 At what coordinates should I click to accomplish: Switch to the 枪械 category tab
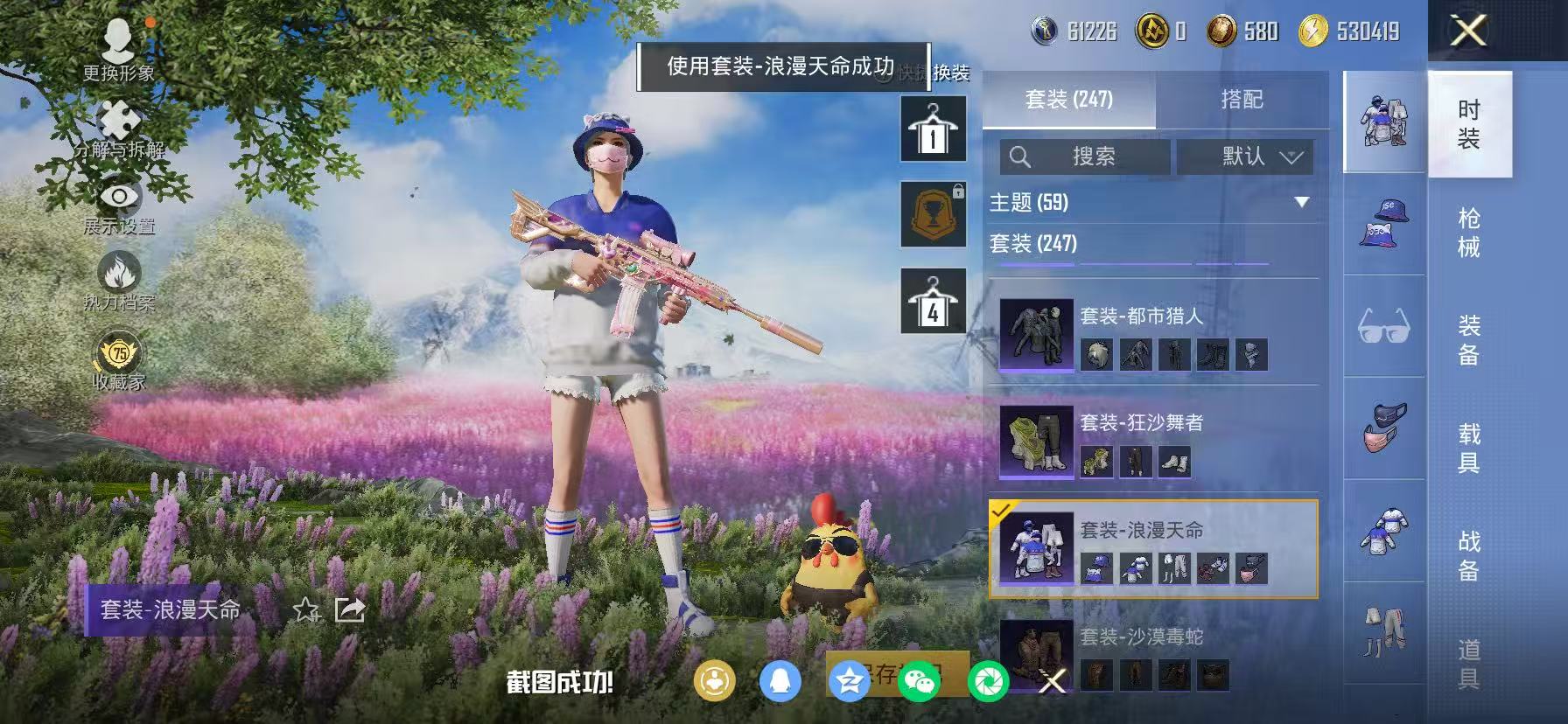[1470, 232]
